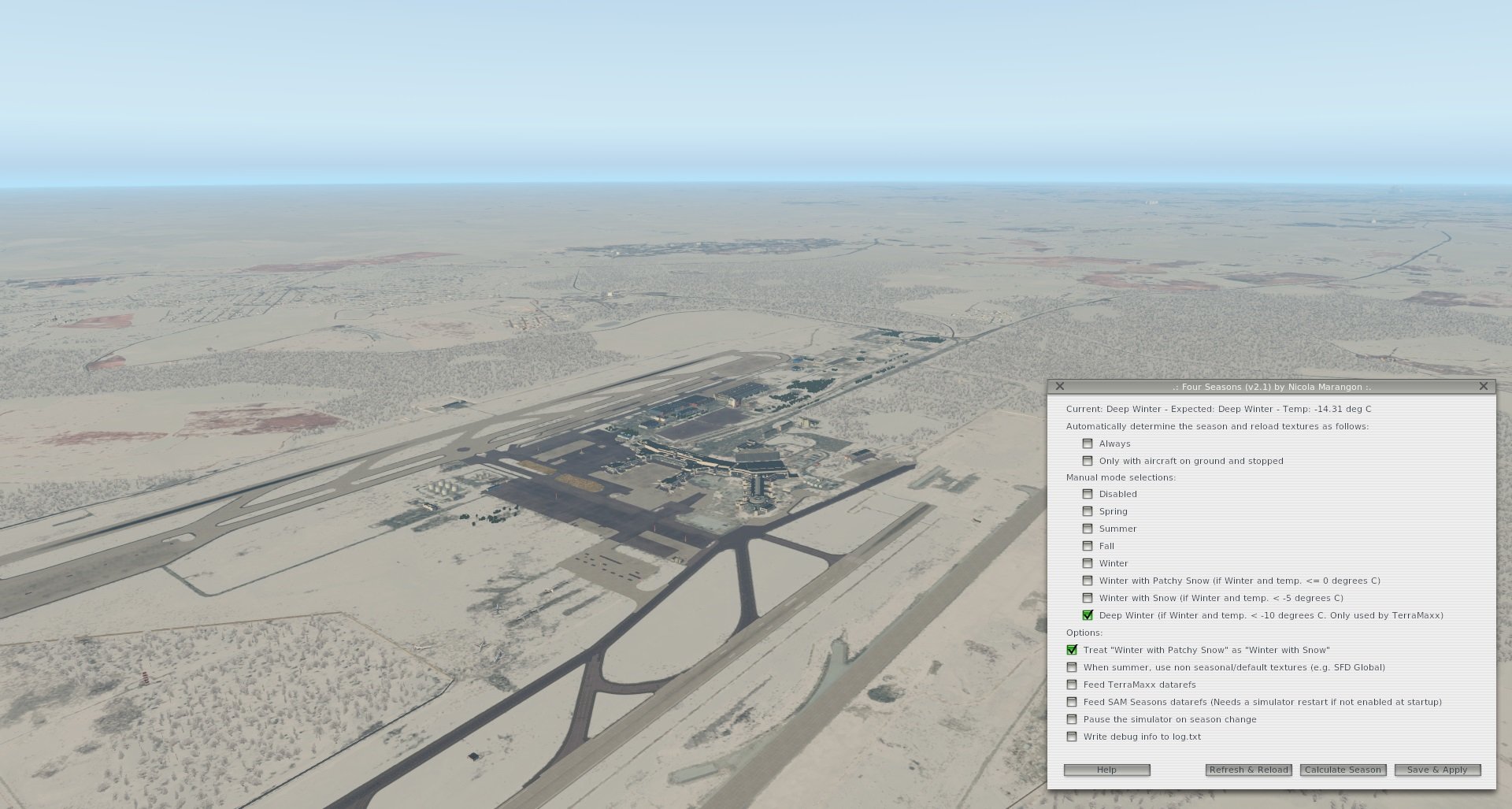Enable non seasonal textures for summer

[1073, 667]
